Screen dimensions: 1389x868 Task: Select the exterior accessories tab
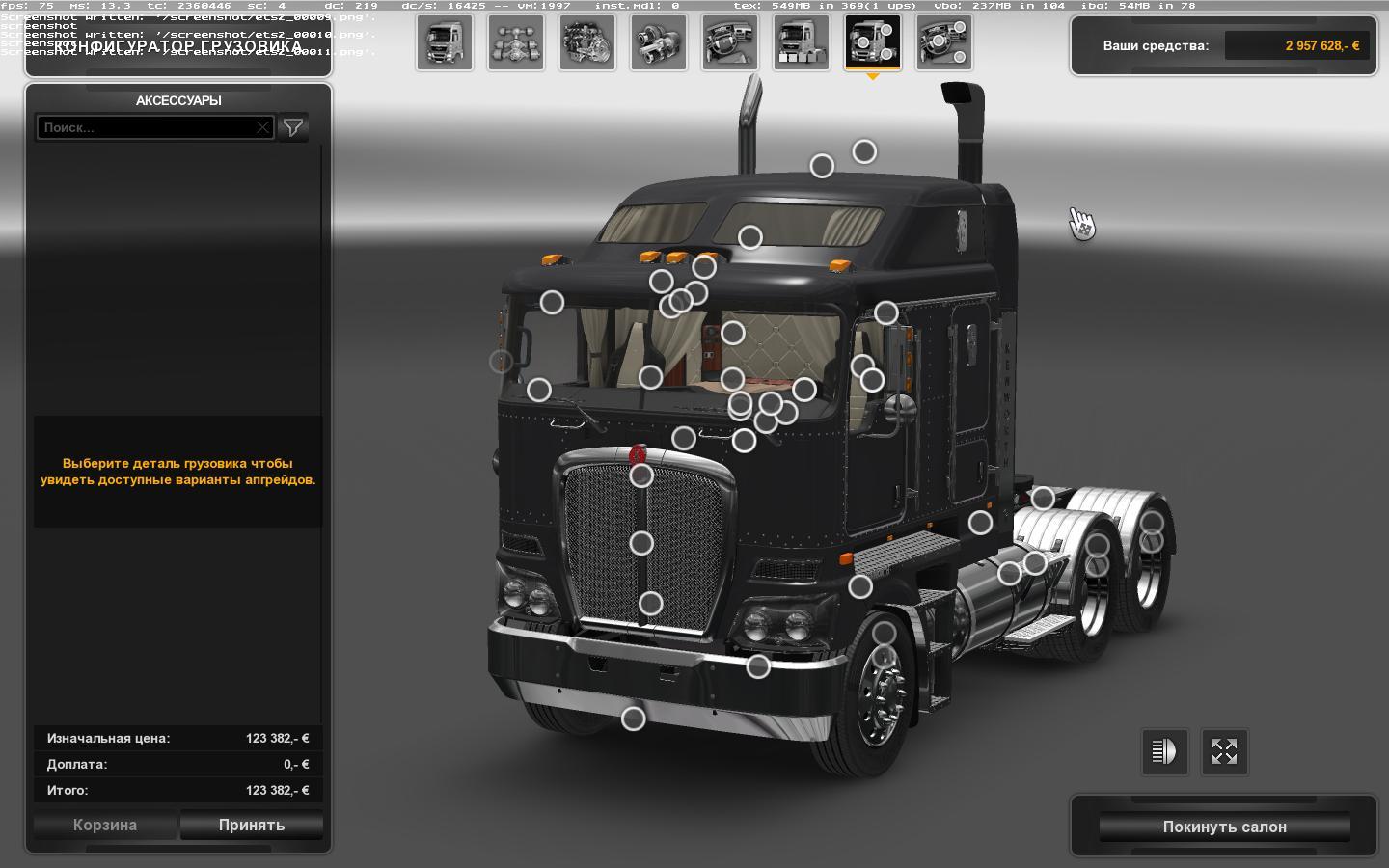pos(873,42)
